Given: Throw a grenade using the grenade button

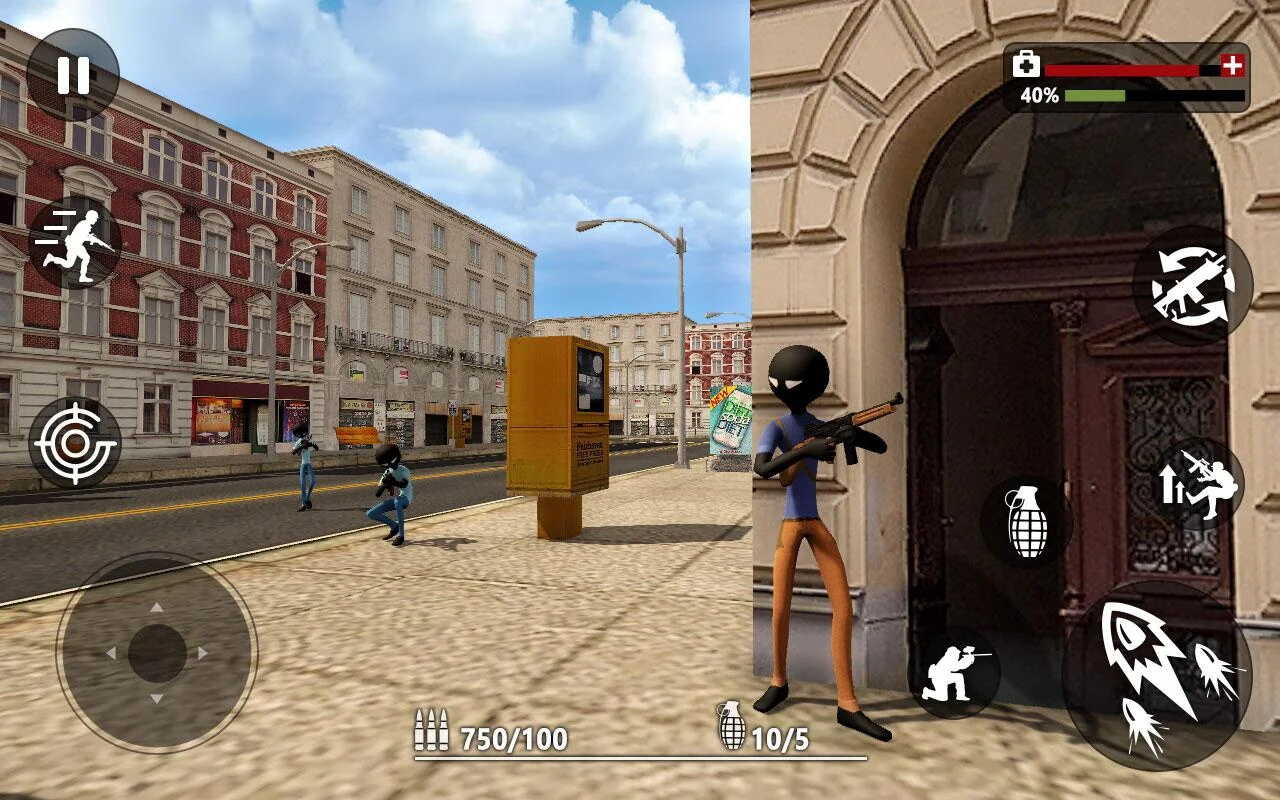Looking at the screenshot, I should click(1025, 521).
